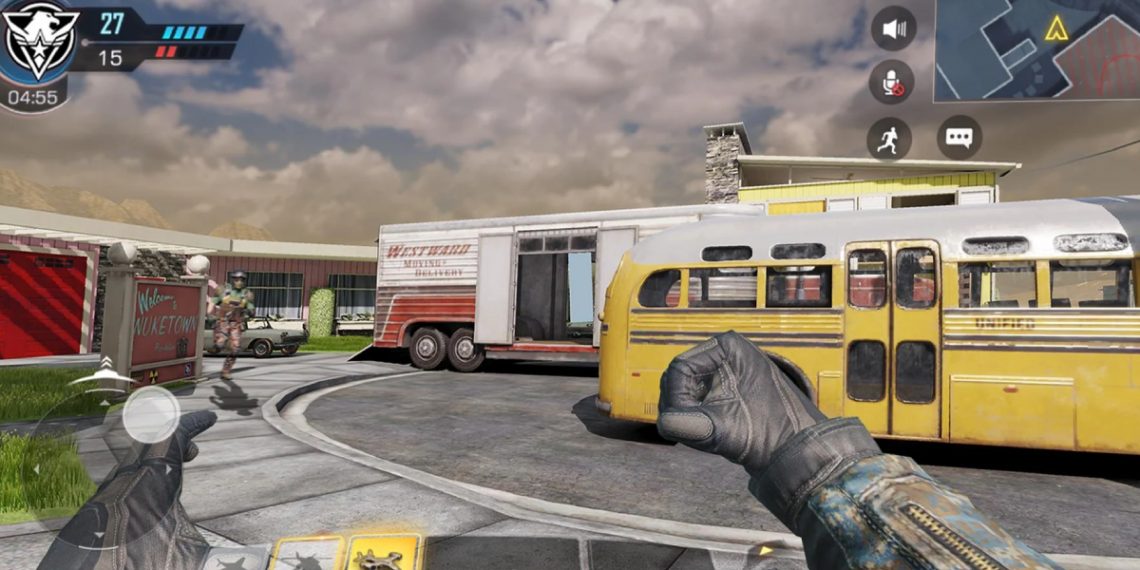Open the minimap
This screenshot has width=1140, height=570.
[x=1037, y=50]
